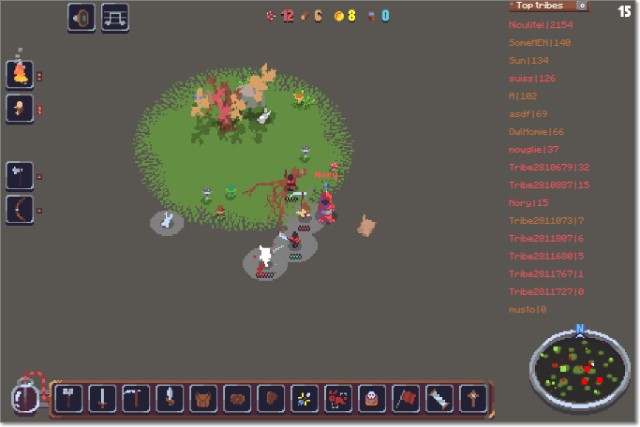Choose the battle axe crafting icon

pyautogui.click(x=19, y=175)
